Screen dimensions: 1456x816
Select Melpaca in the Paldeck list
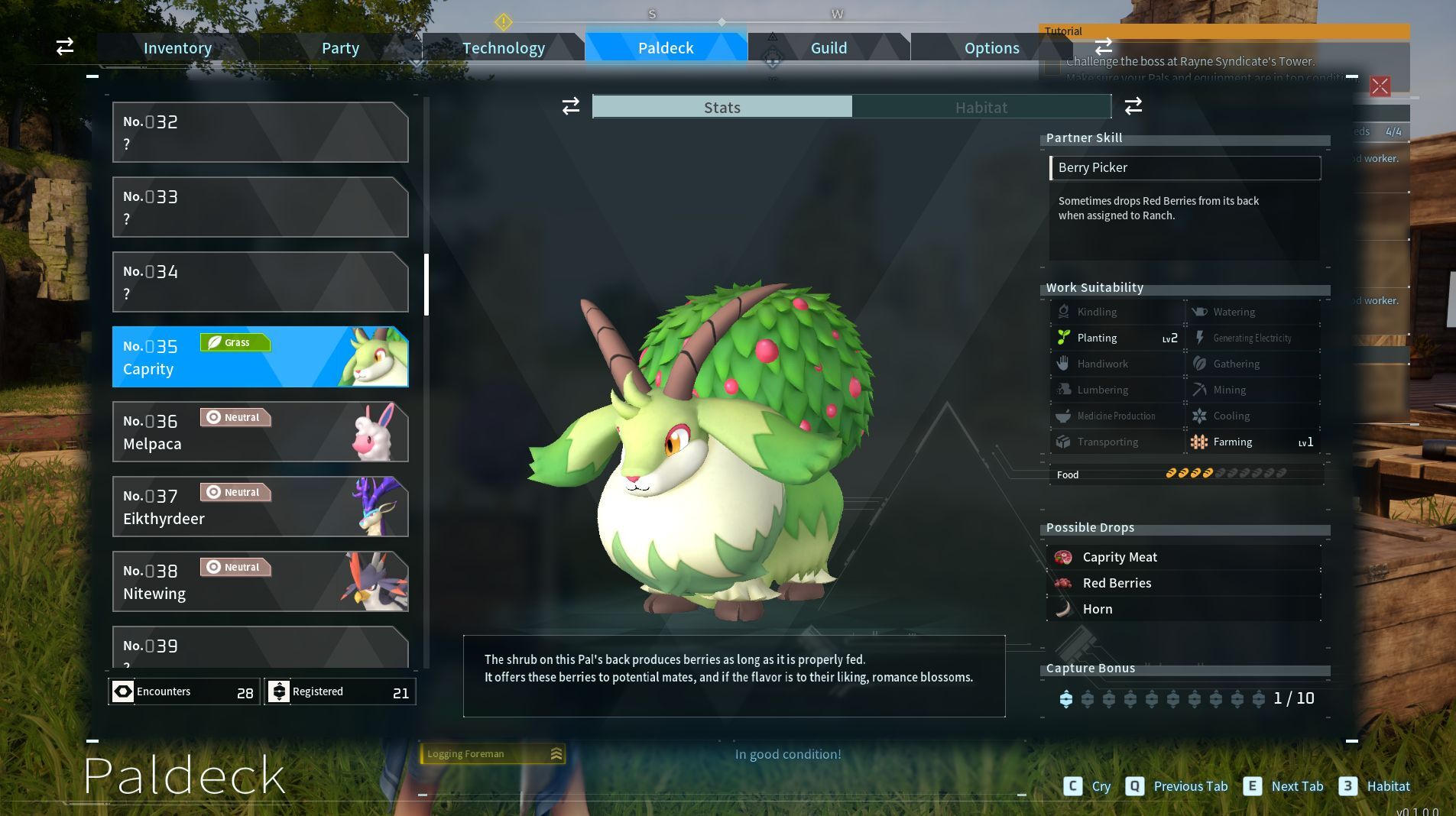coord(260,432)
